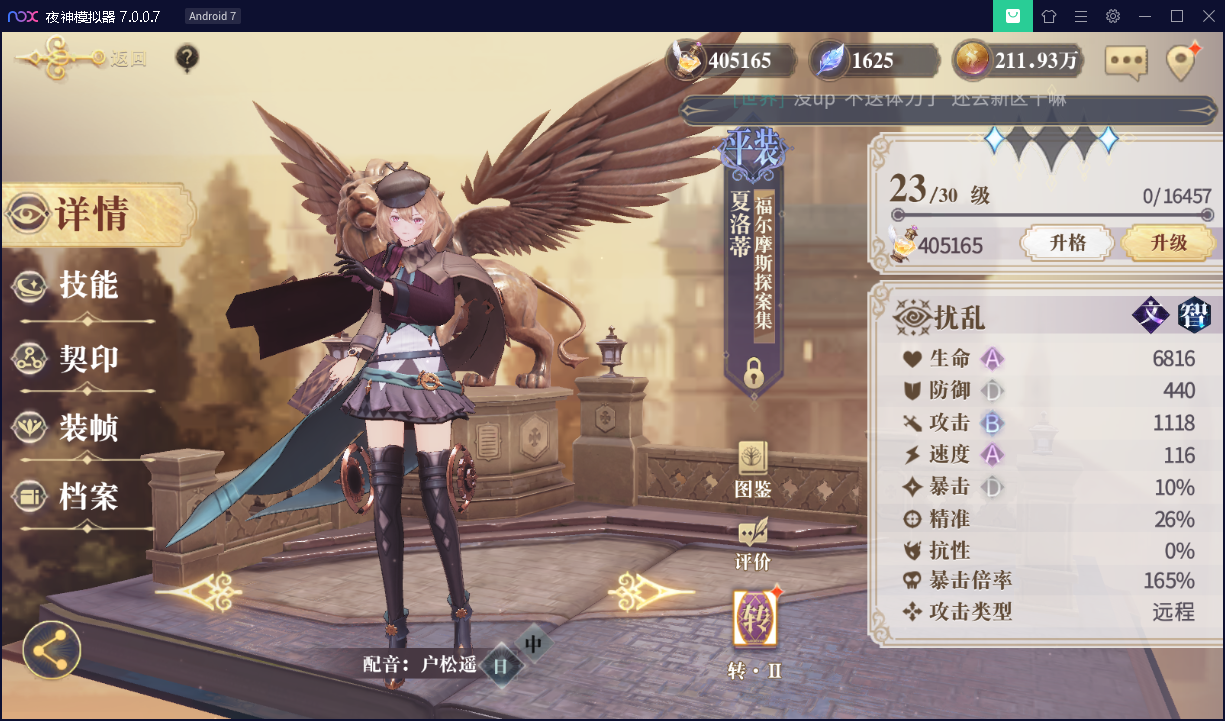Go back with the 返回 button
Screen dimensions: 1225x721
click(82, 59)
